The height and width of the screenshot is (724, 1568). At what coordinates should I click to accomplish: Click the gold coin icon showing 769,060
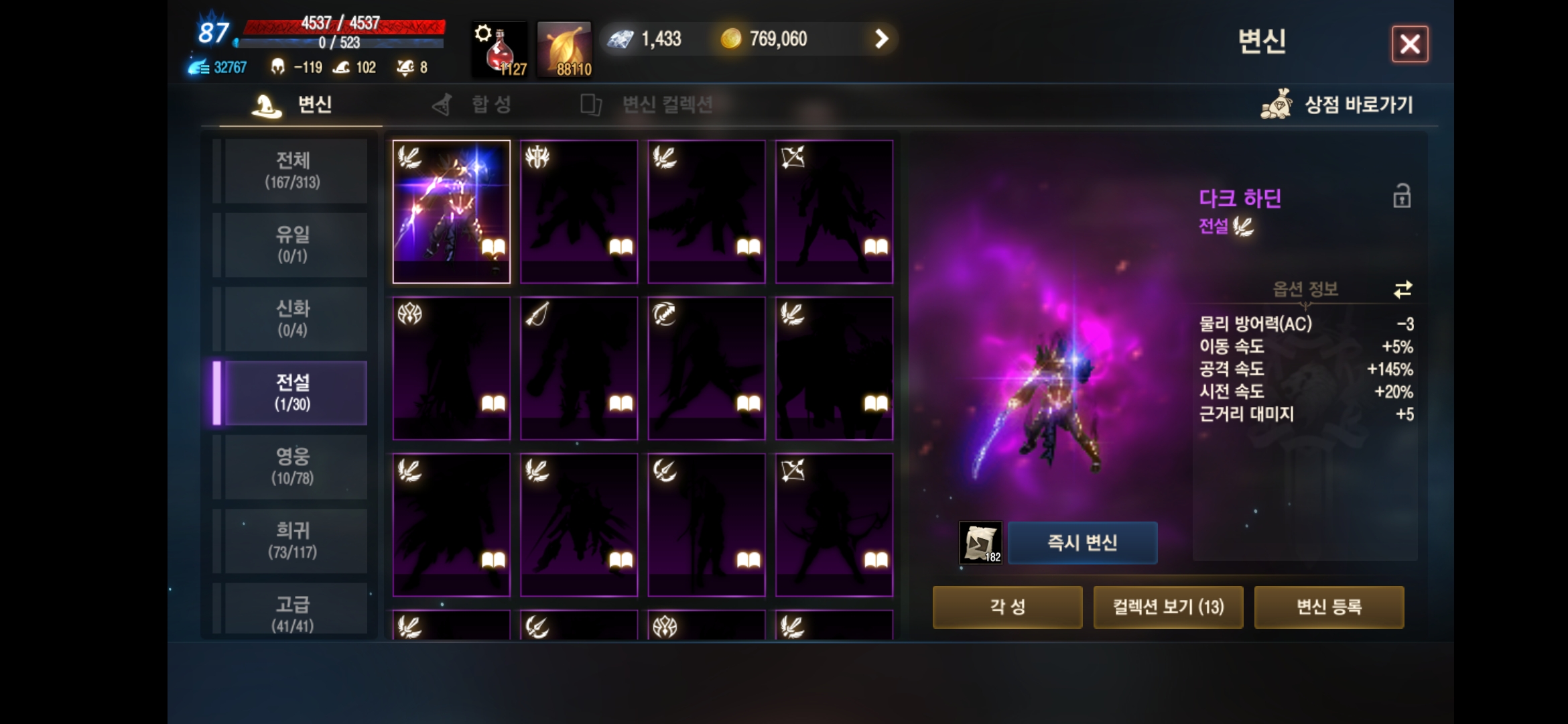pos(732,39)
